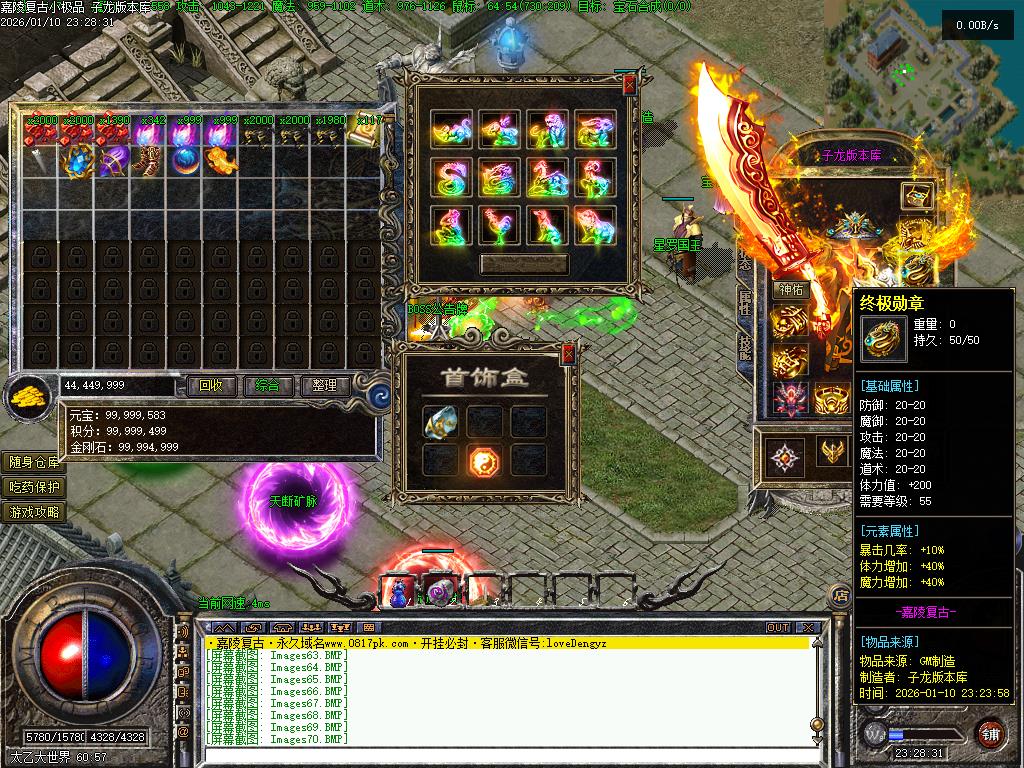The width and height of the screenshot is (1024, 768).
Task: Close the zodiac animal panel
Action: pyautogui.click(x=629, y=87)
